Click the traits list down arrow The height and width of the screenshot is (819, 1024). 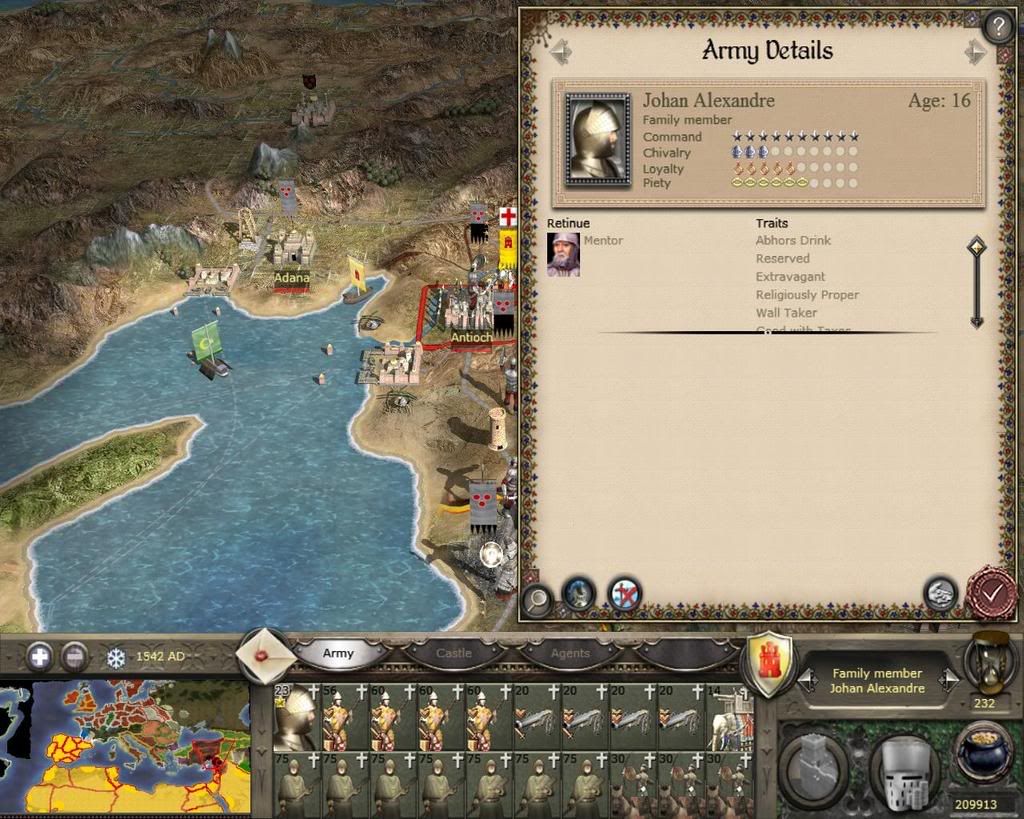pyautogui.click(x=976, y=320)
